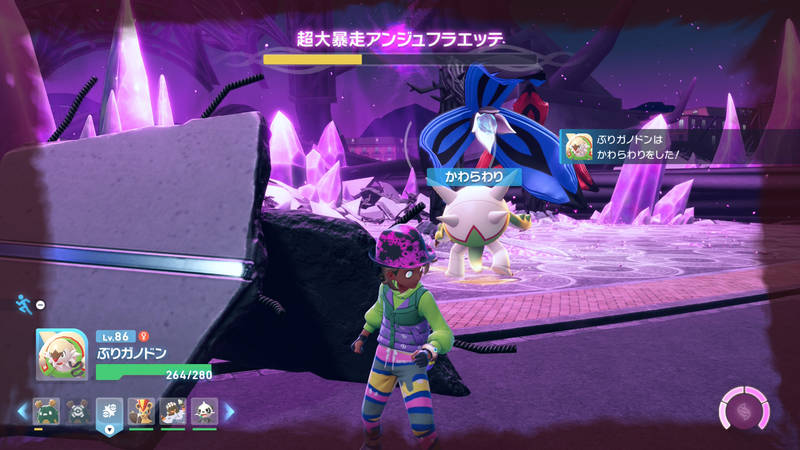Select the highlighted active party slot

pyautogui.click(x=109, y=411)
